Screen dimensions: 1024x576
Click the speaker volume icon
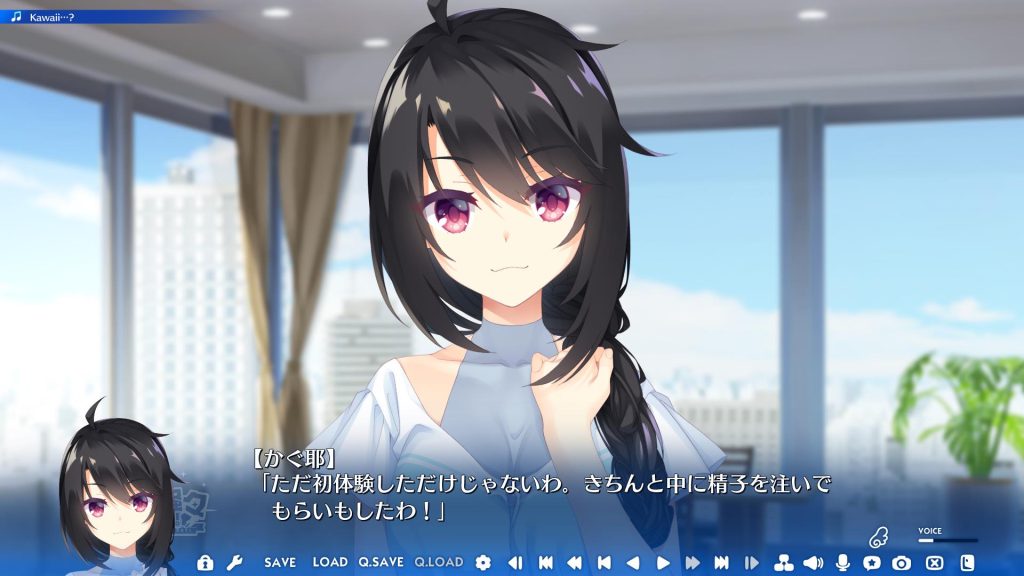(x=812, y=563)
